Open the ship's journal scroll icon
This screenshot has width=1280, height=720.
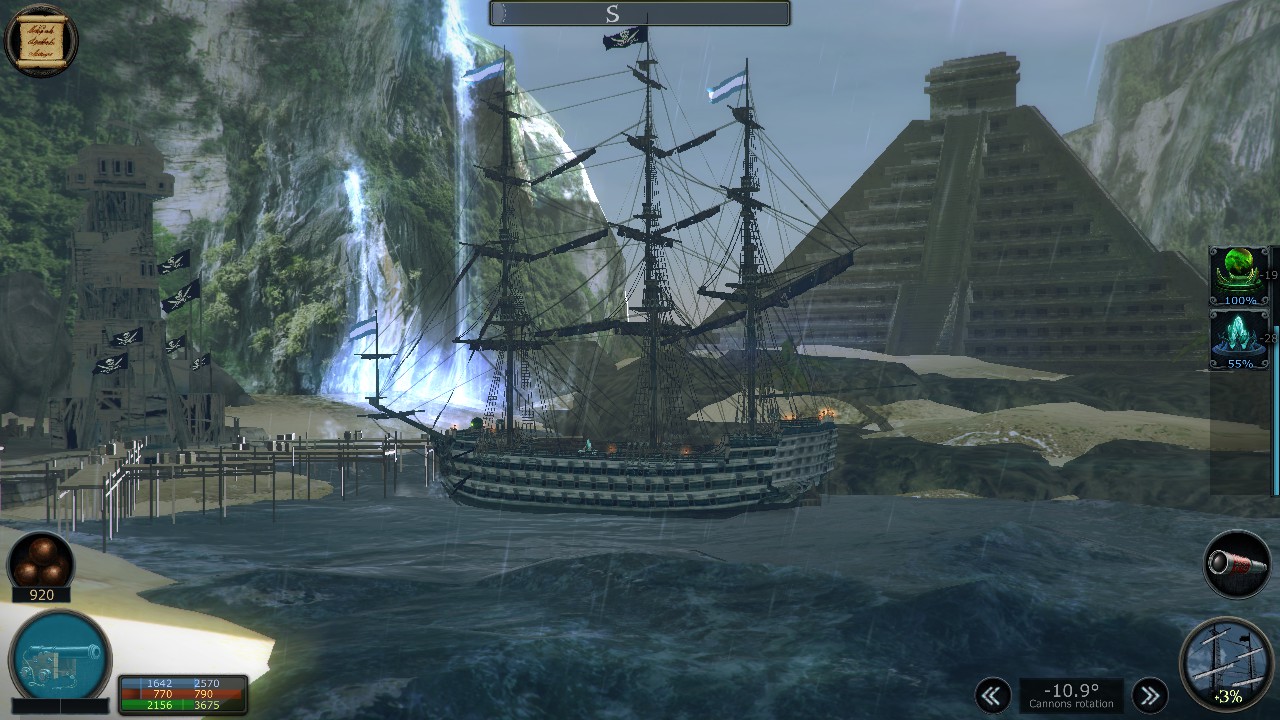tap(40, 42)
